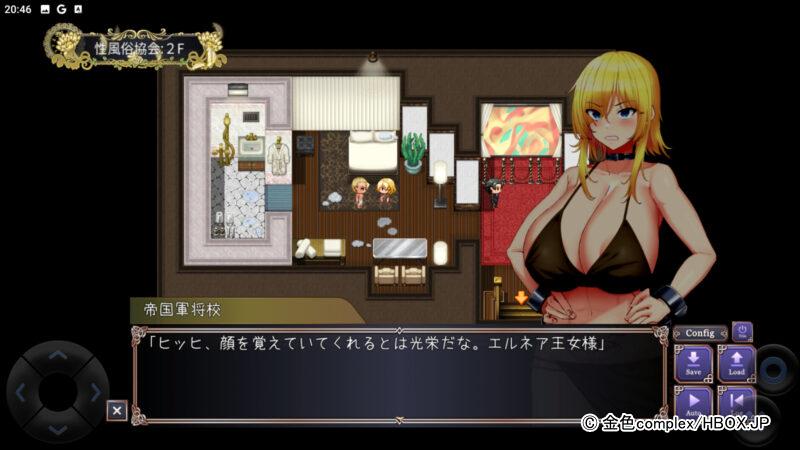Click the skip-back arrow button below Load
800x450 pixels.
tap(736, 403)
